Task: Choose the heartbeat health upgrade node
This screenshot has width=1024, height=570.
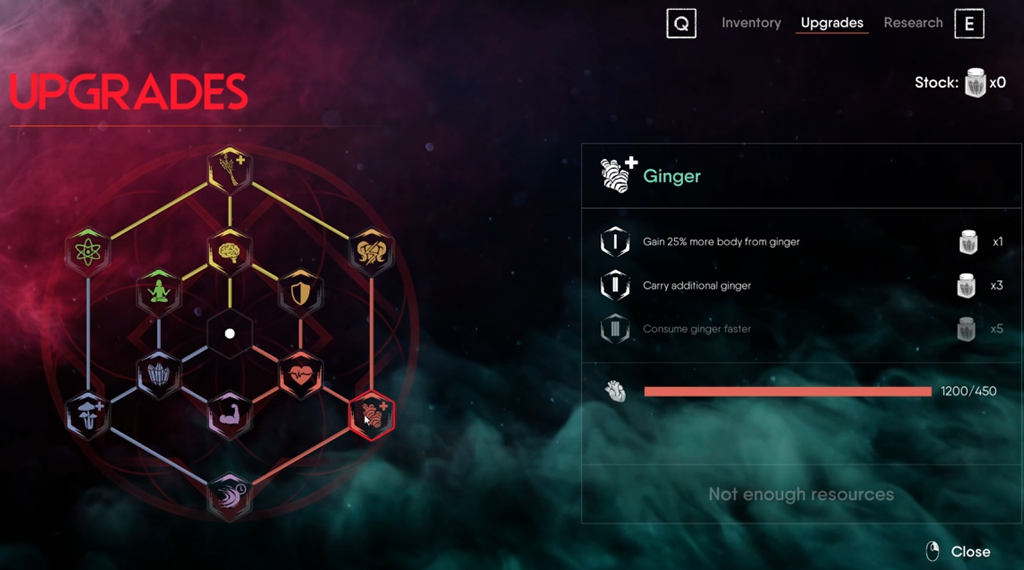Action: coord(300,373)
